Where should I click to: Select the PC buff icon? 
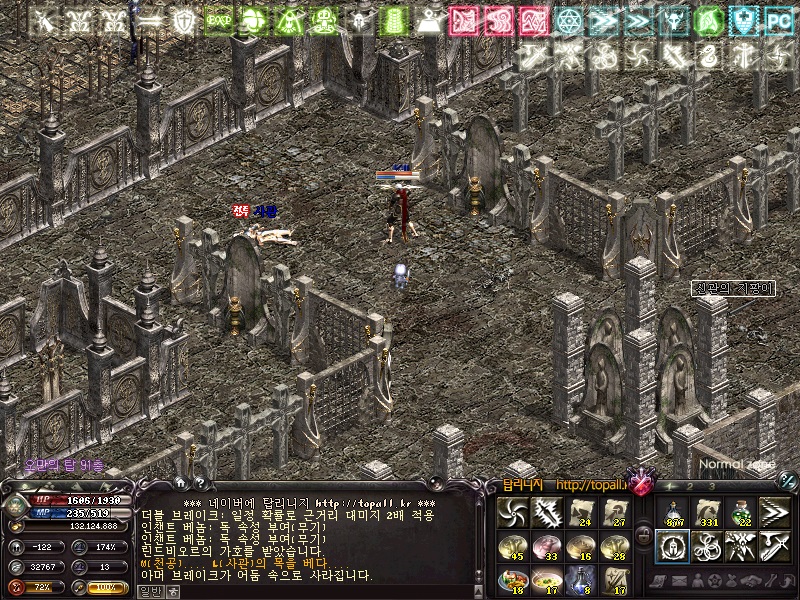click(x=778, y=19)
